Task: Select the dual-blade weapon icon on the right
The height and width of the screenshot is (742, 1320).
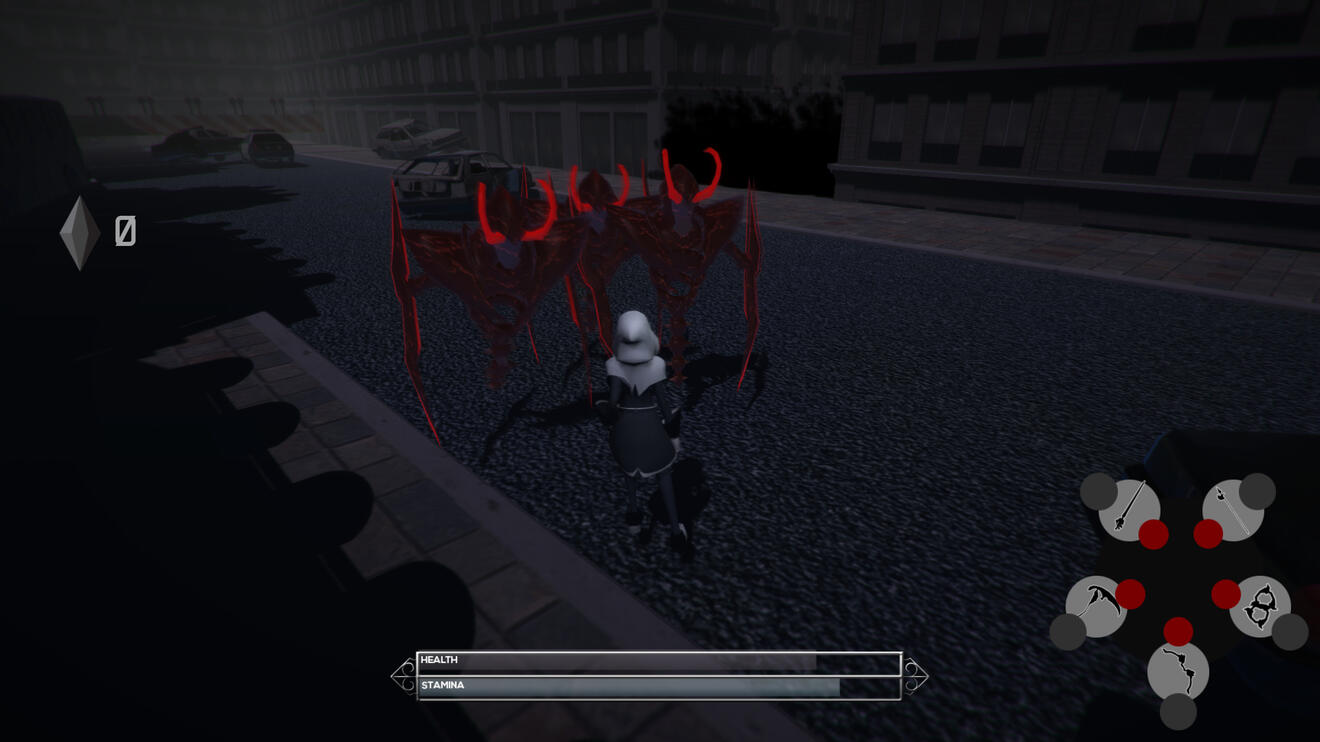Action: click(1261, 604)
